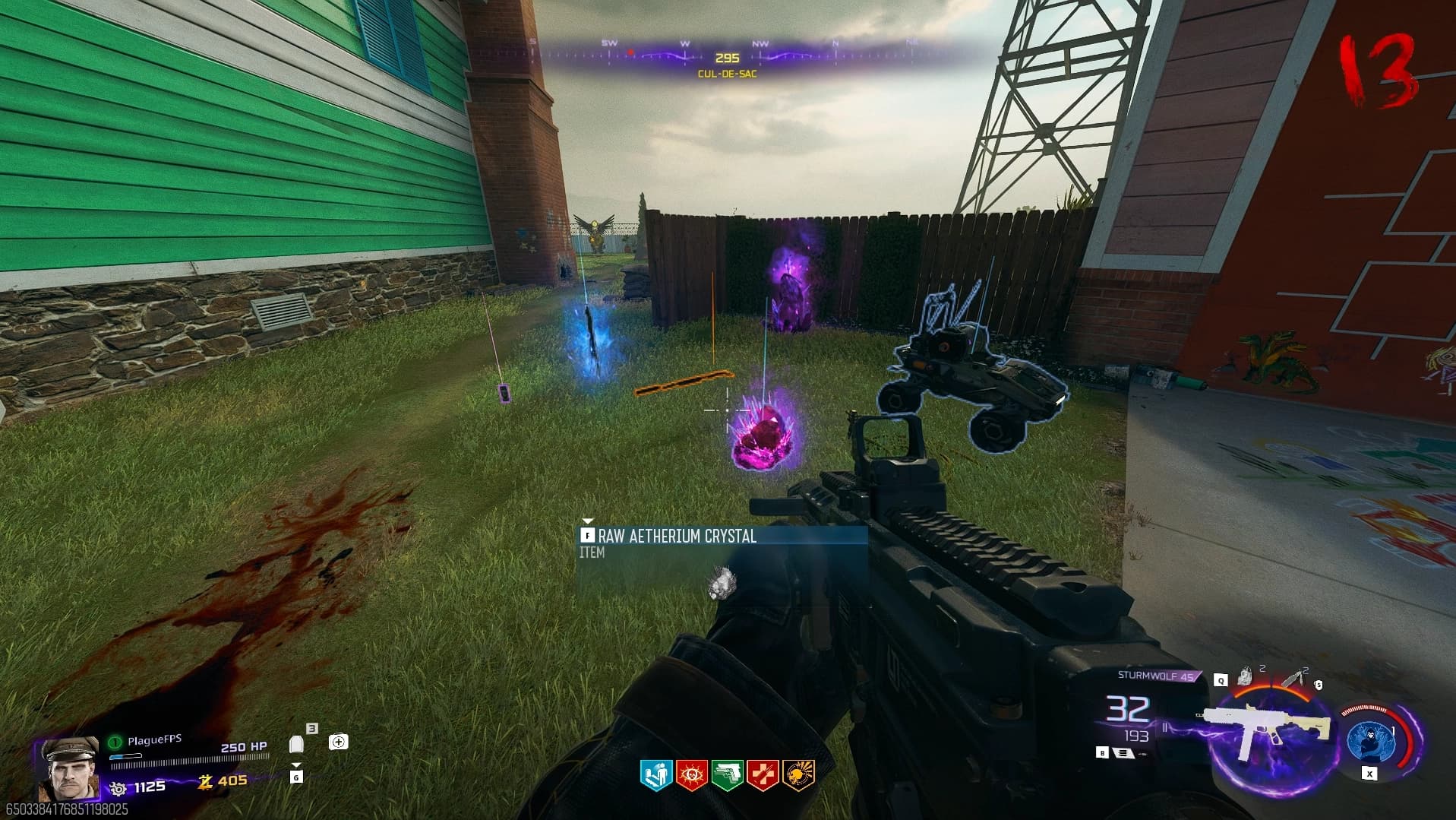Click the green Speed Cola pistol perk
Screen dimensions: 1456x820
pyautogui.click(x=728, y=775)
